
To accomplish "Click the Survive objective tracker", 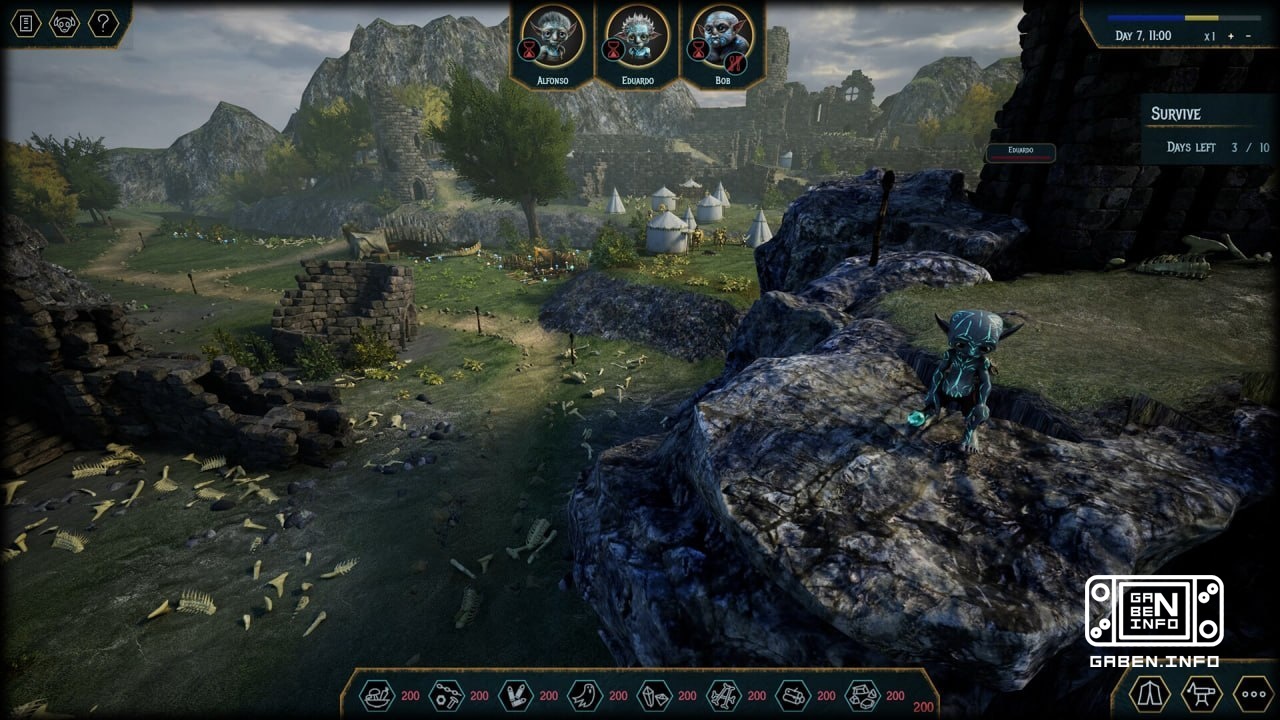I will [1208, 130].
